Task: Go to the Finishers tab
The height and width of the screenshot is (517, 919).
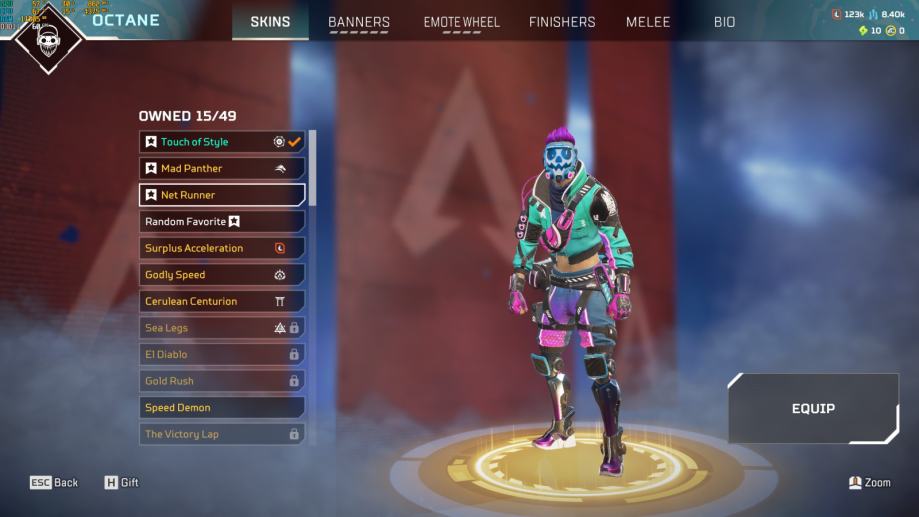Action: point(562,22)
